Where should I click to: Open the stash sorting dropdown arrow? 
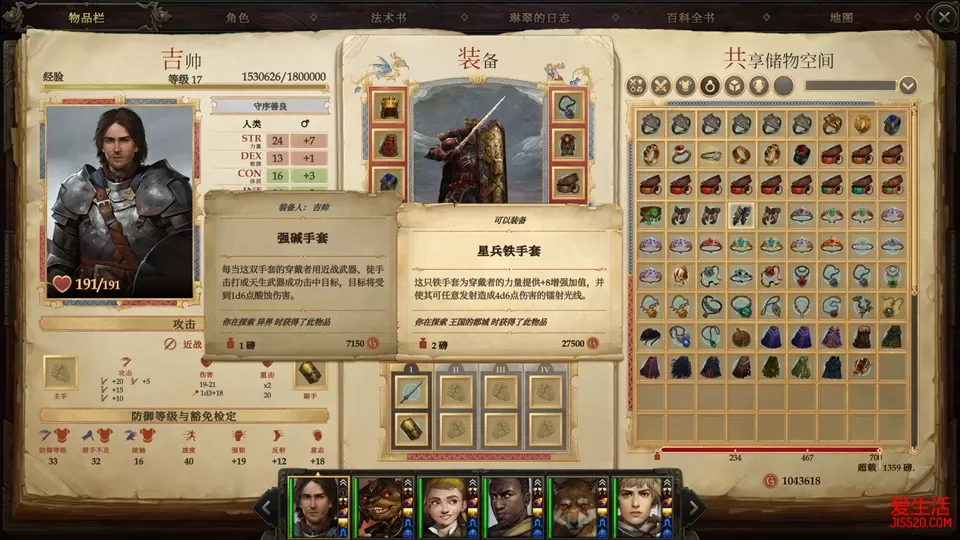point(907,86)
